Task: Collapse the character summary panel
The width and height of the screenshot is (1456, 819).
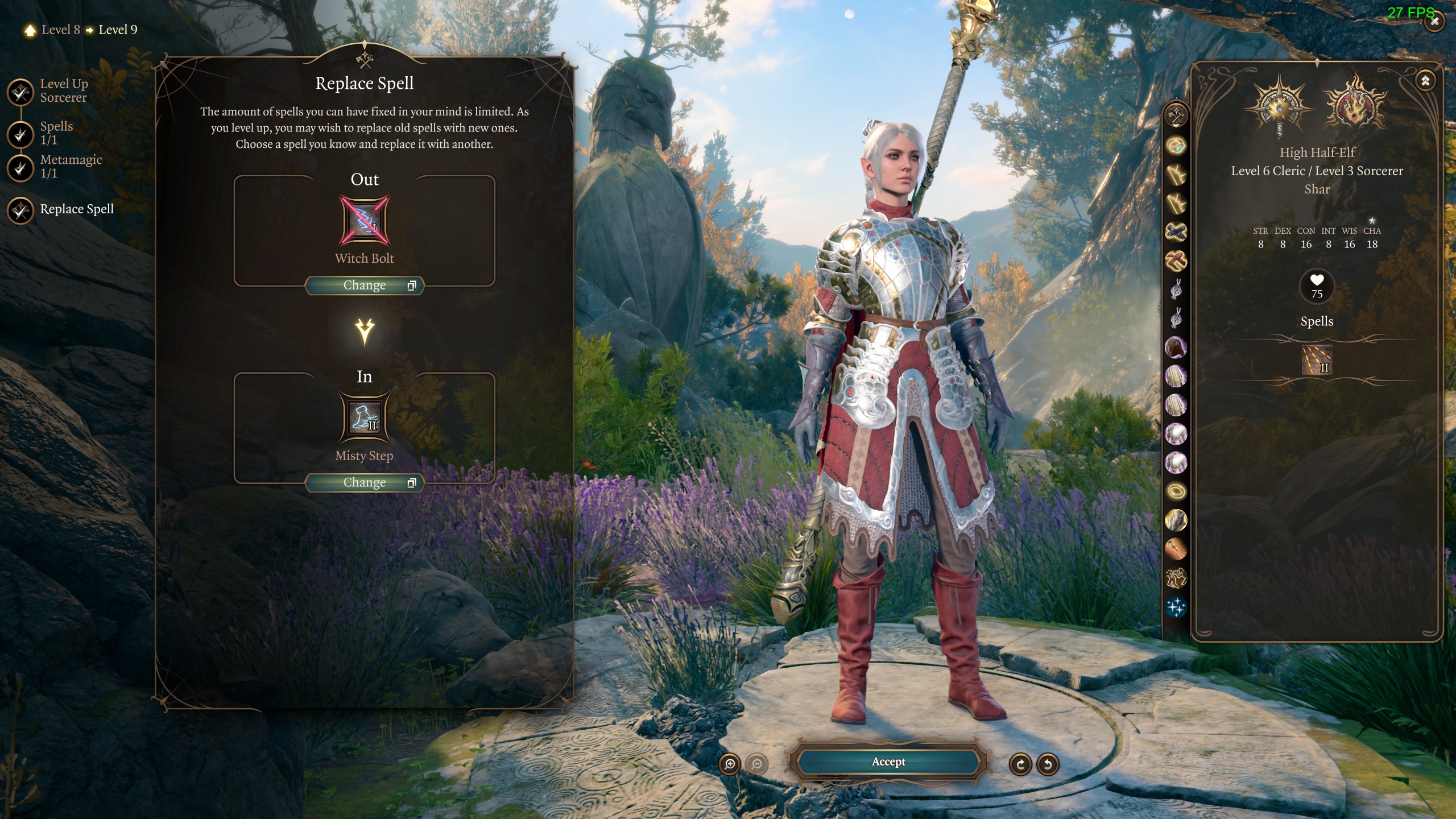Action: tap(1425, 81)
